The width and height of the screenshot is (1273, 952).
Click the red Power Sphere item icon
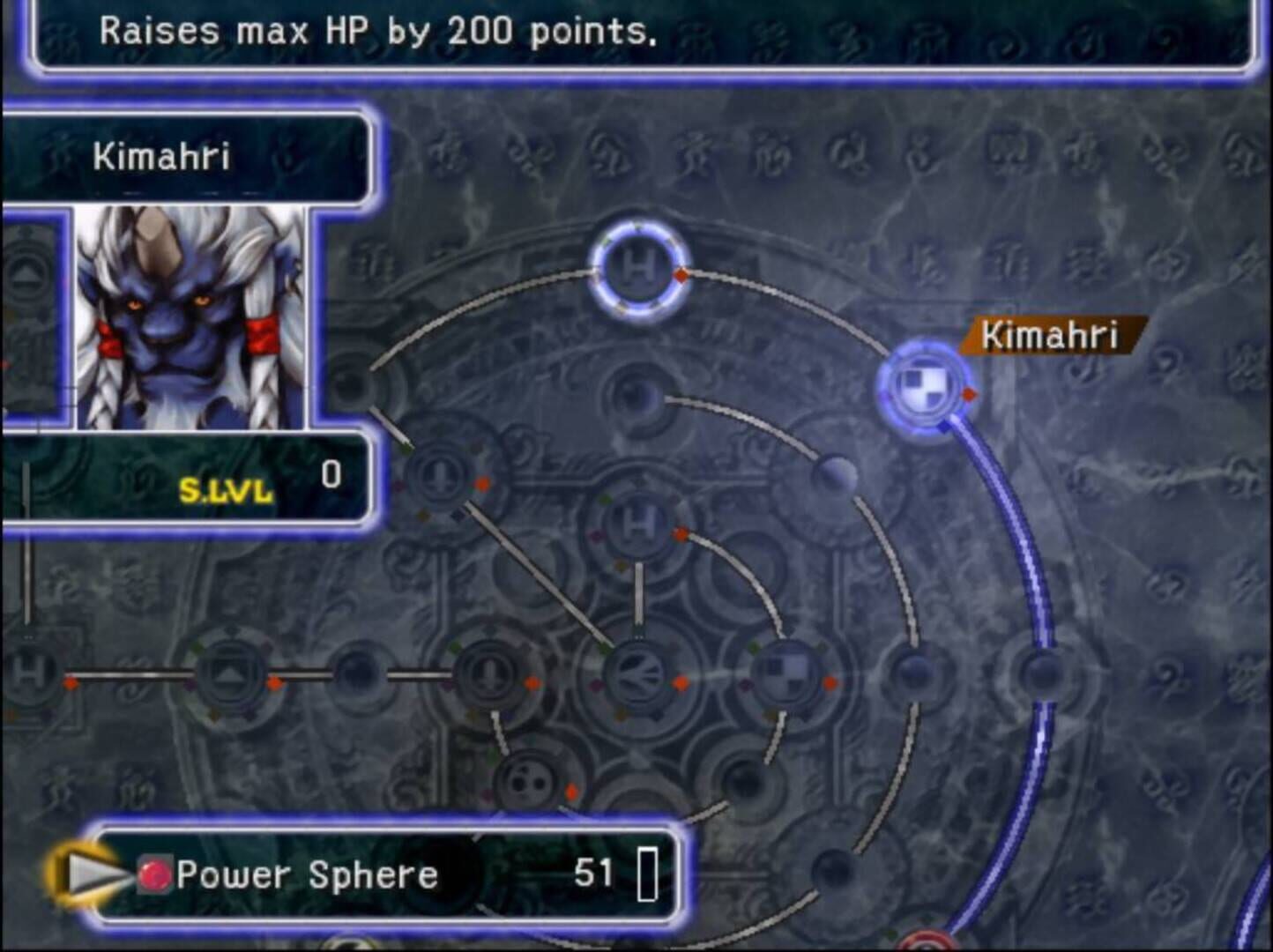(x=154, y=874)
